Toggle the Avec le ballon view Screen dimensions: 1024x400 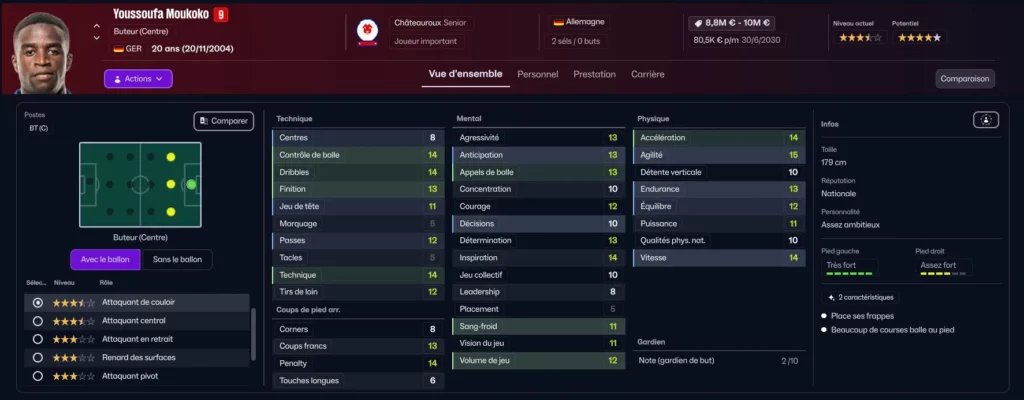106,260
